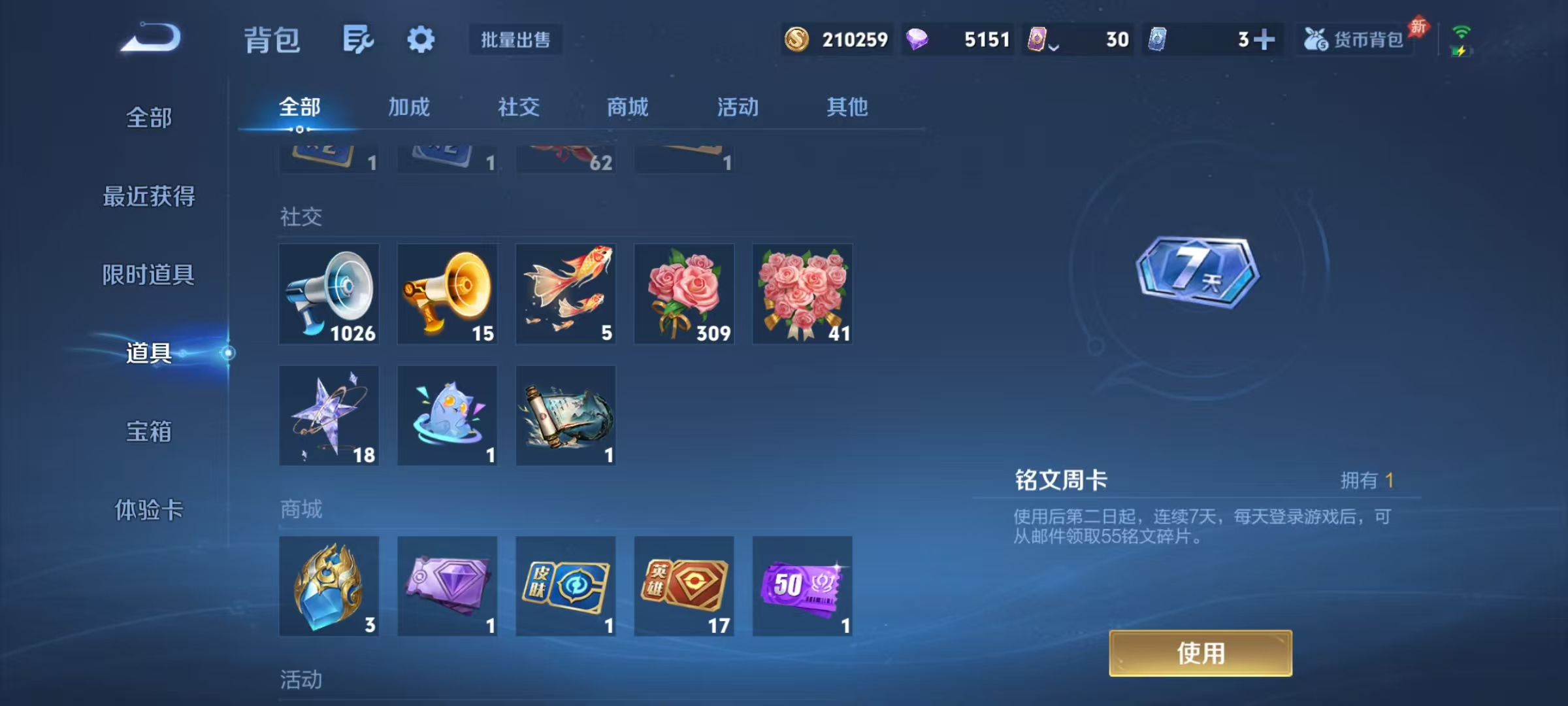Select the koi fish gift item

[x=566, y=294]
